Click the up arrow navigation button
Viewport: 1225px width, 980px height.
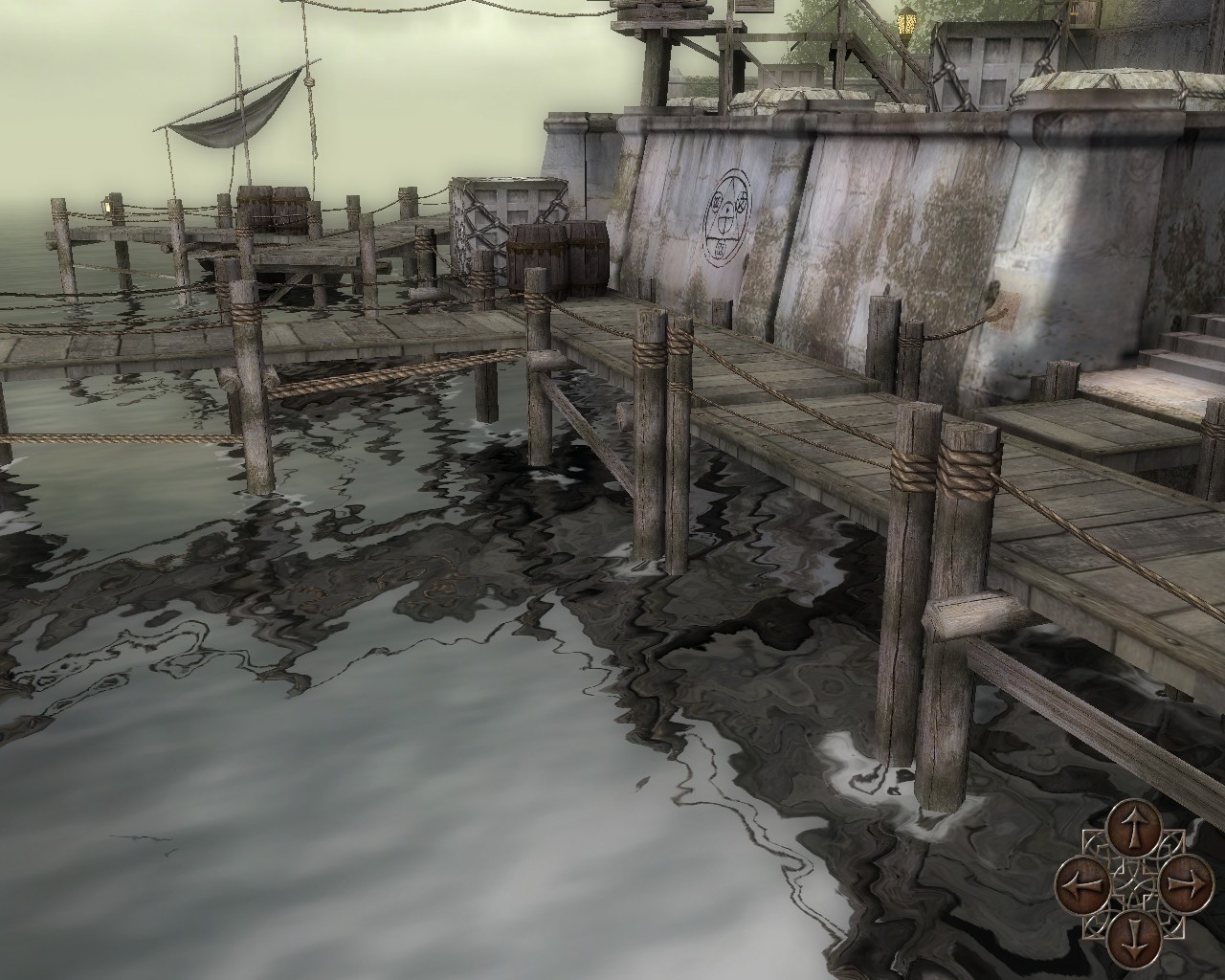[1132, 827]
